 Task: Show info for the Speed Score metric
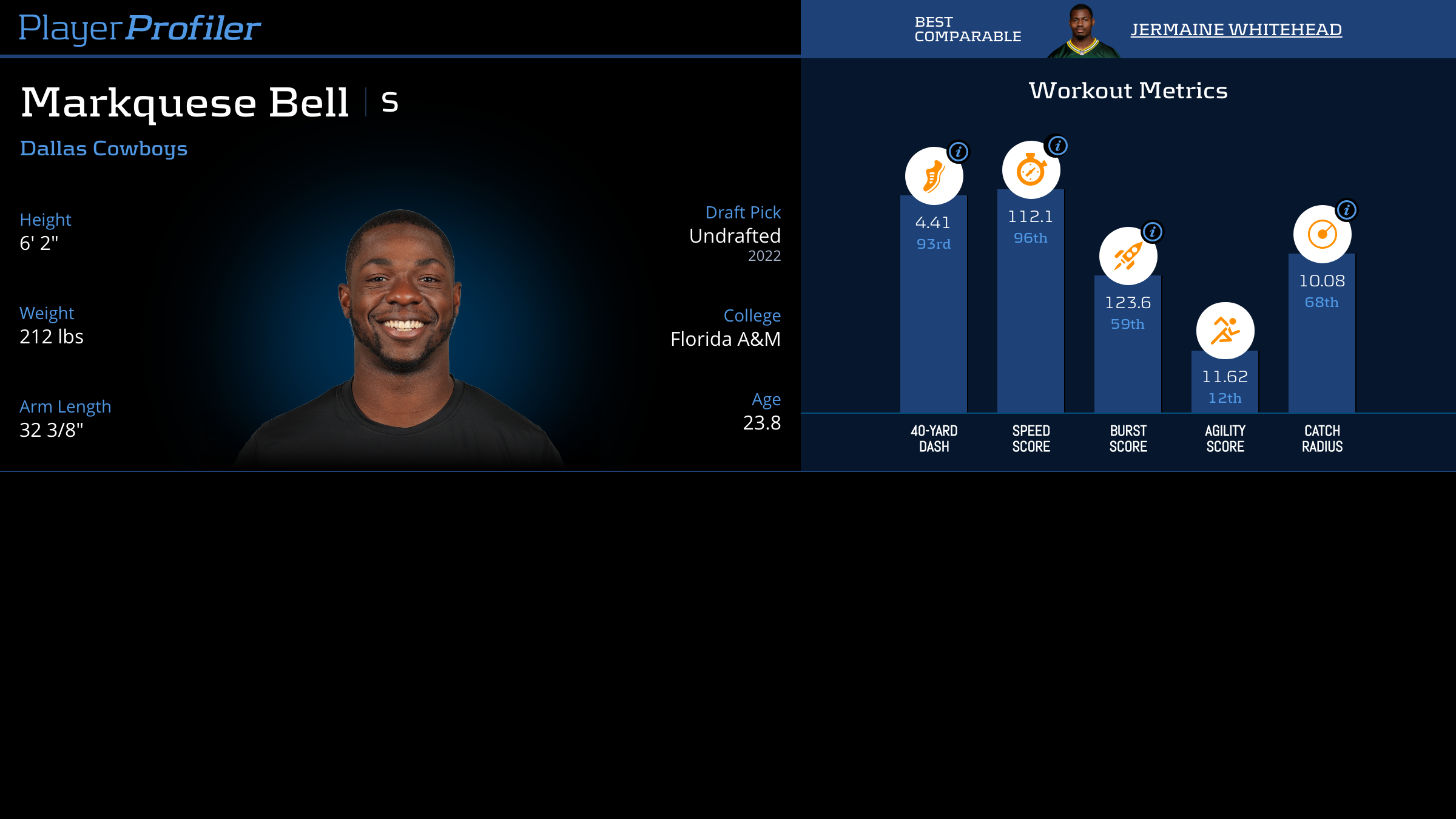pyautogui.click(x=1057, y=146)
